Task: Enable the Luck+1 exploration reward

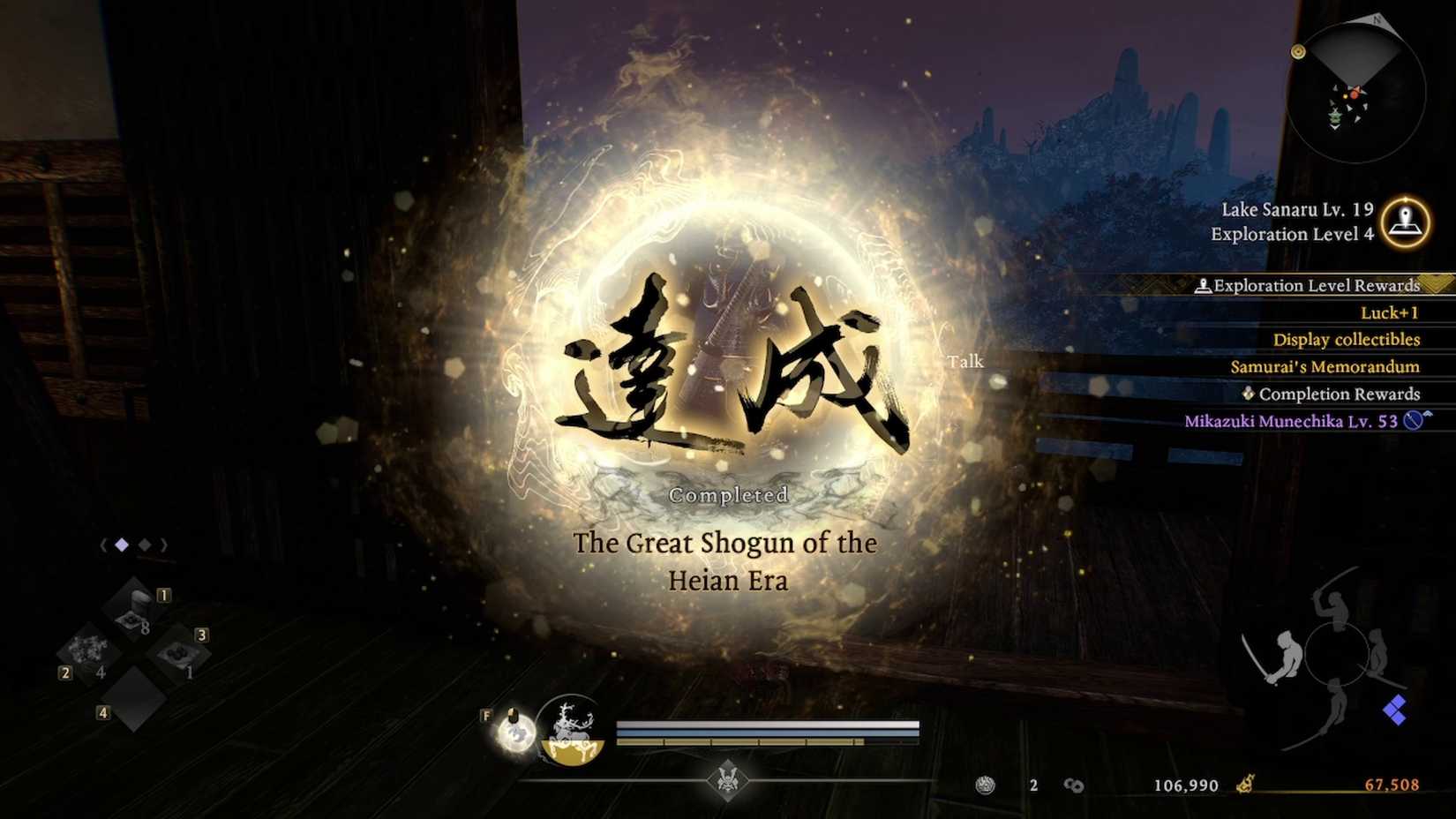Action: click(x=1390, y=312)
